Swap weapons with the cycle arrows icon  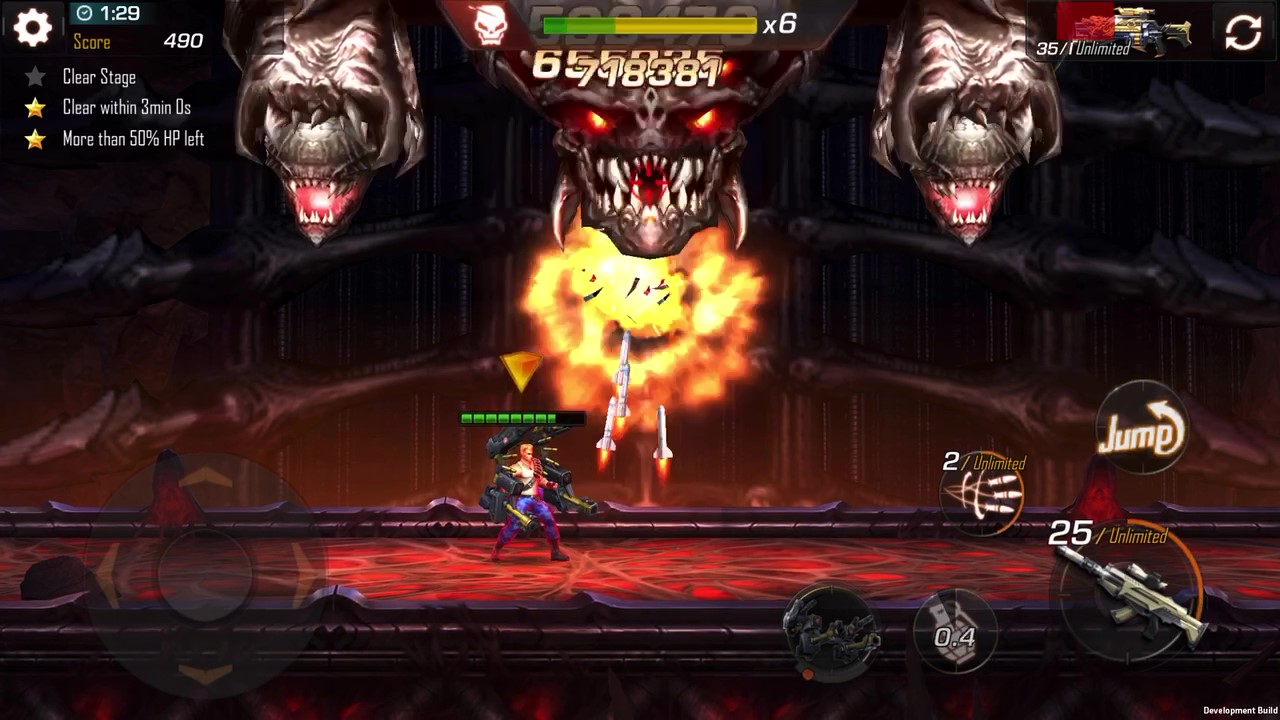[1243, 32]
